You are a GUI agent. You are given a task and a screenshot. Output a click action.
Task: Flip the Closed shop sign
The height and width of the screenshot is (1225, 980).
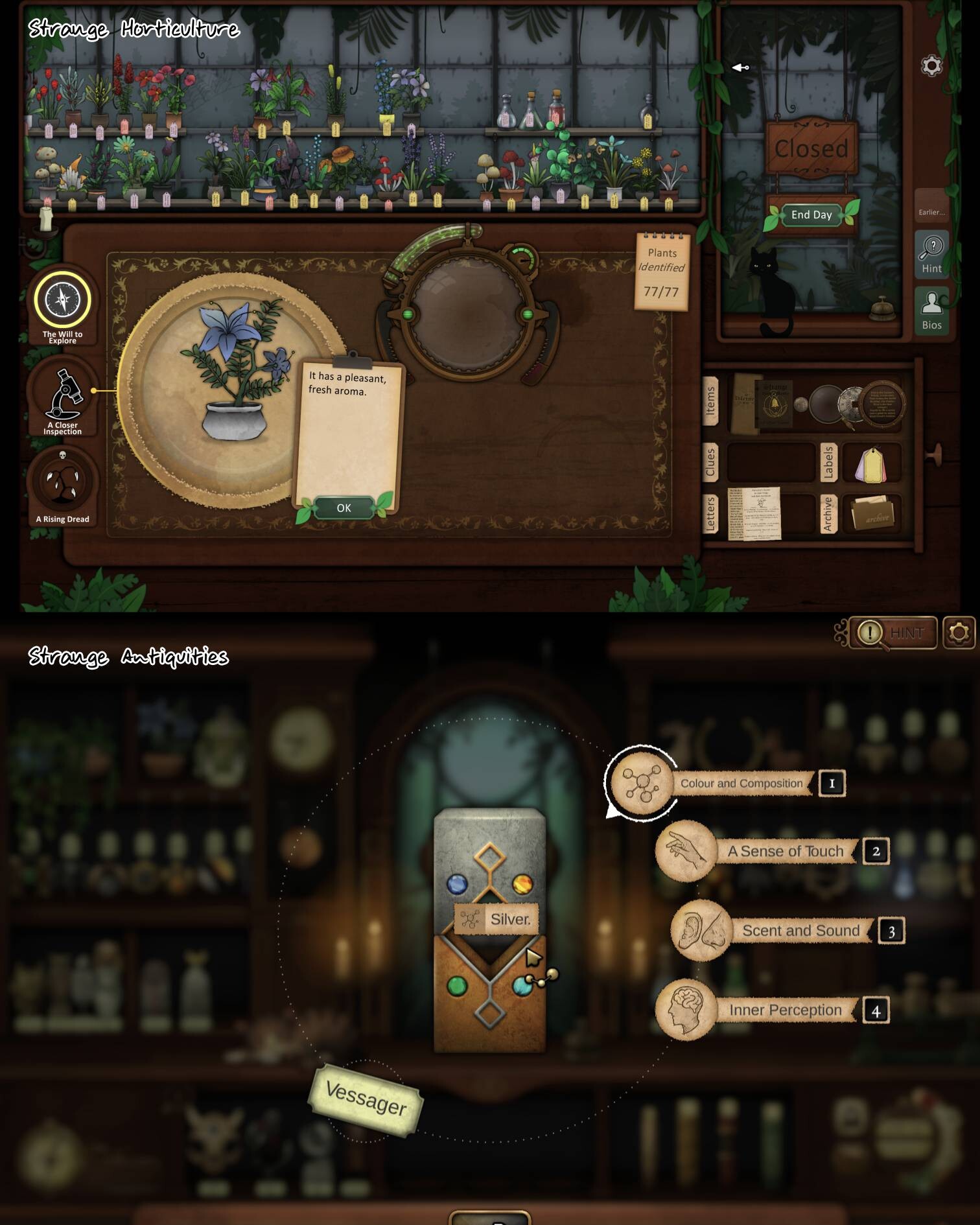(811, 148)
